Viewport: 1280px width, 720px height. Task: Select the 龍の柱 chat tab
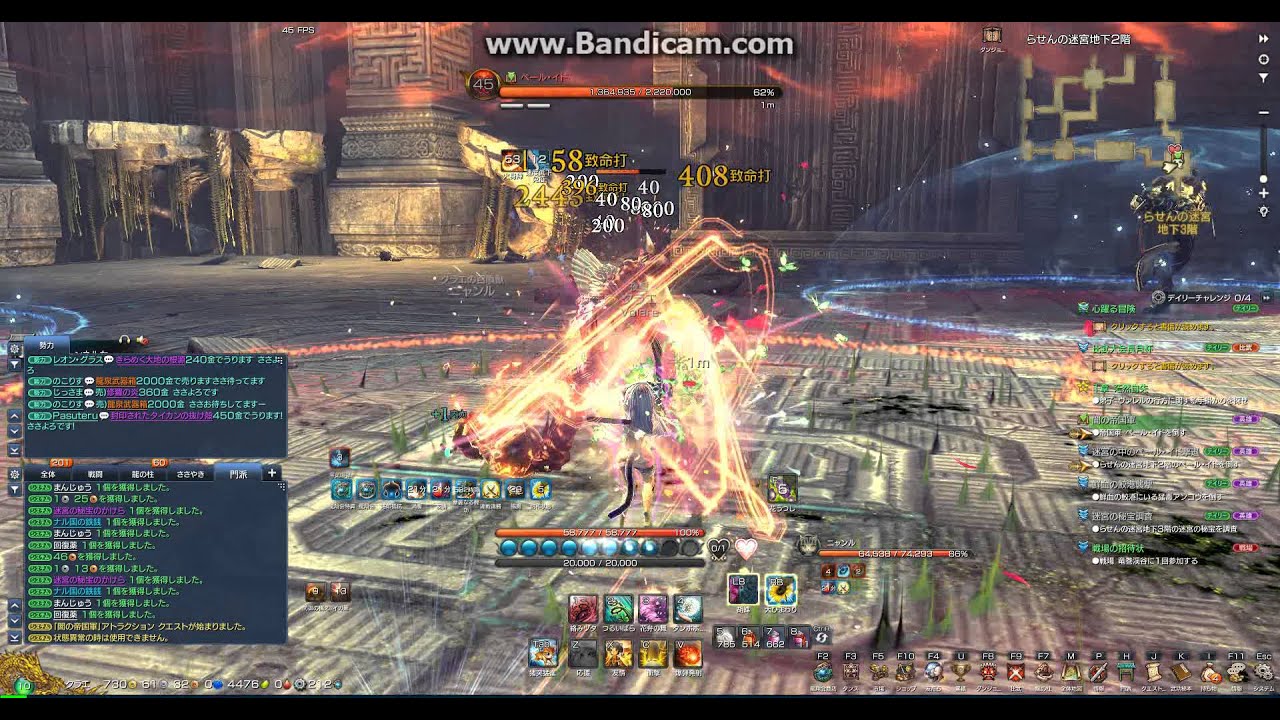pos(143,473)
